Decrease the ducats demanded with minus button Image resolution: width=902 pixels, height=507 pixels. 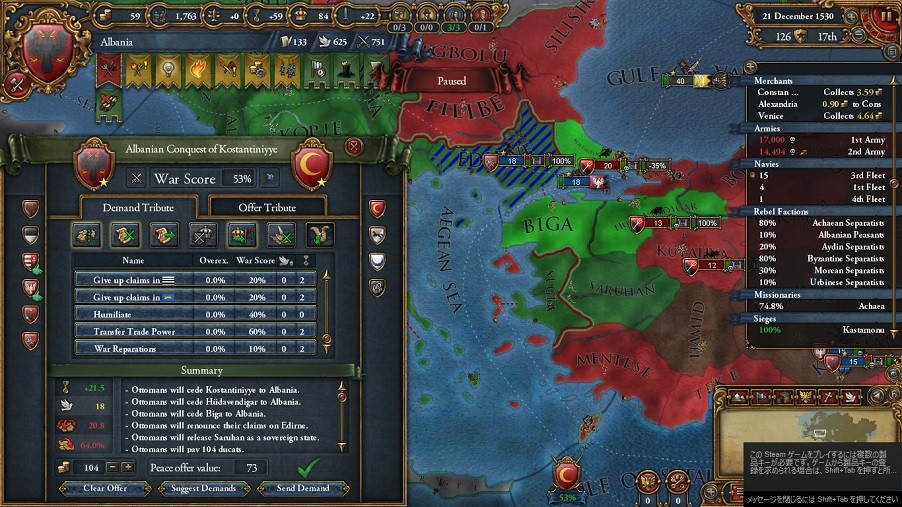112,467
